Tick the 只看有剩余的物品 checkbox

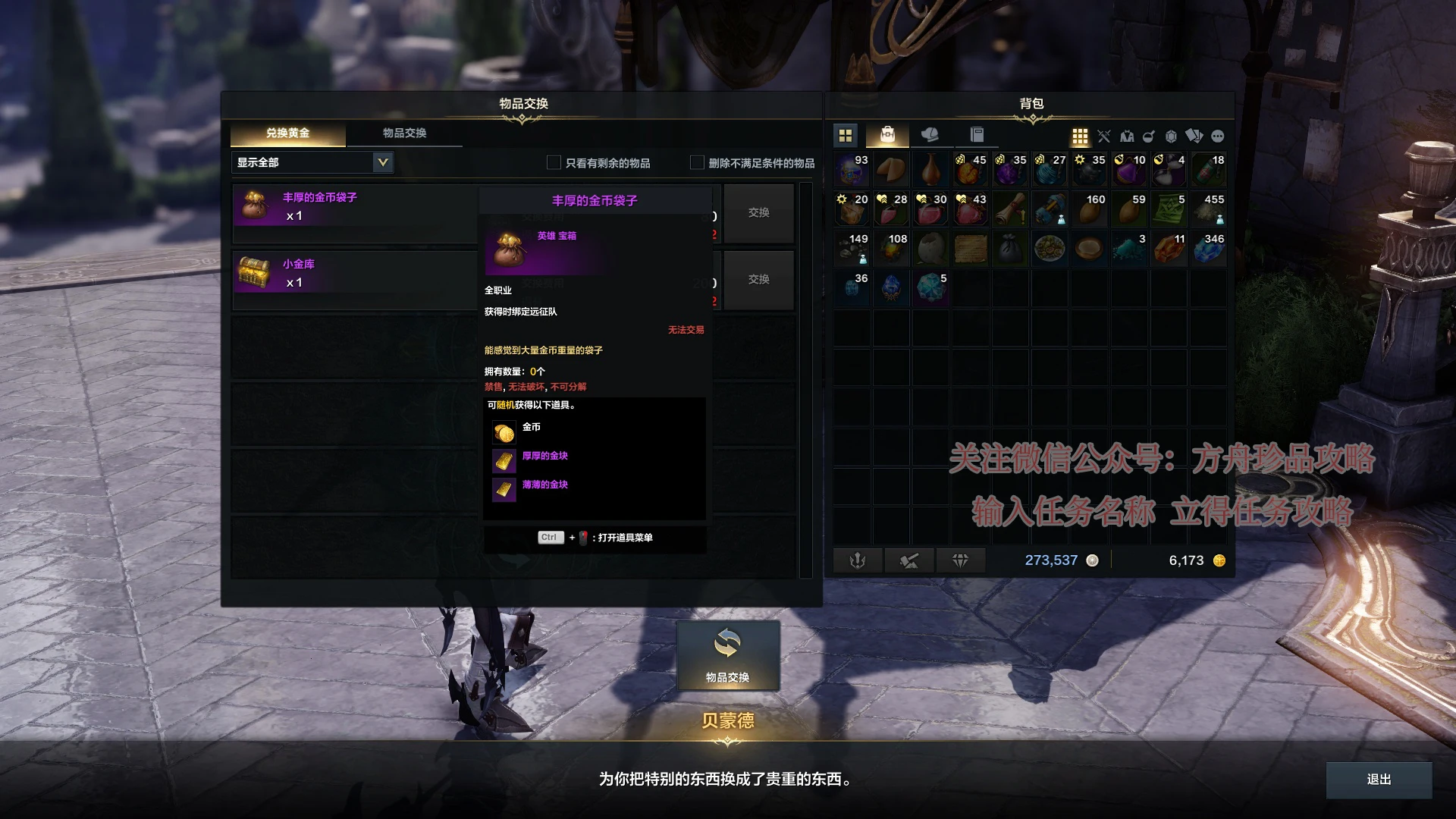tap(554, 162)
